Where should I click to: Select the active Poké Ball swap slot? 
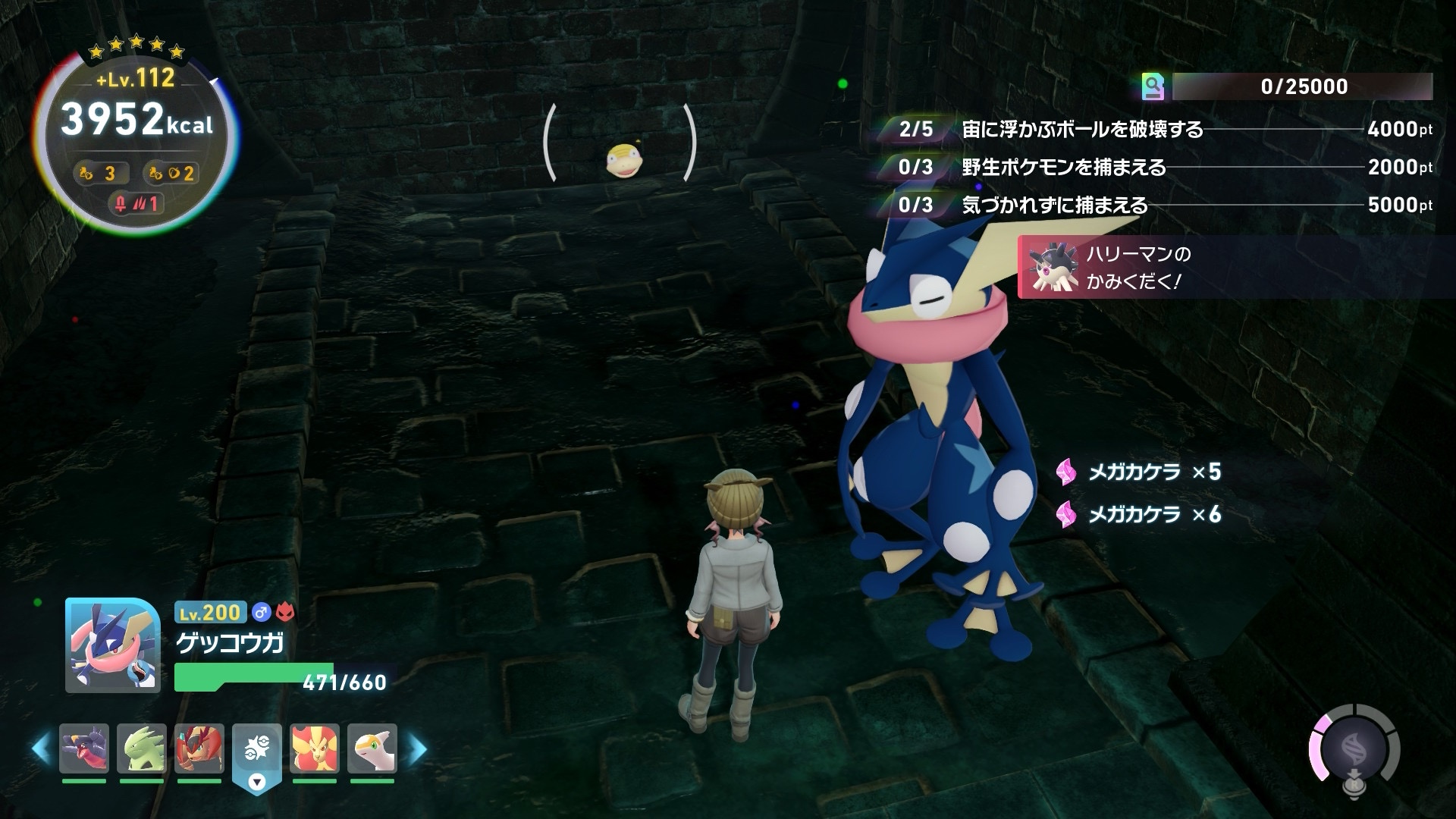[257, 752]
